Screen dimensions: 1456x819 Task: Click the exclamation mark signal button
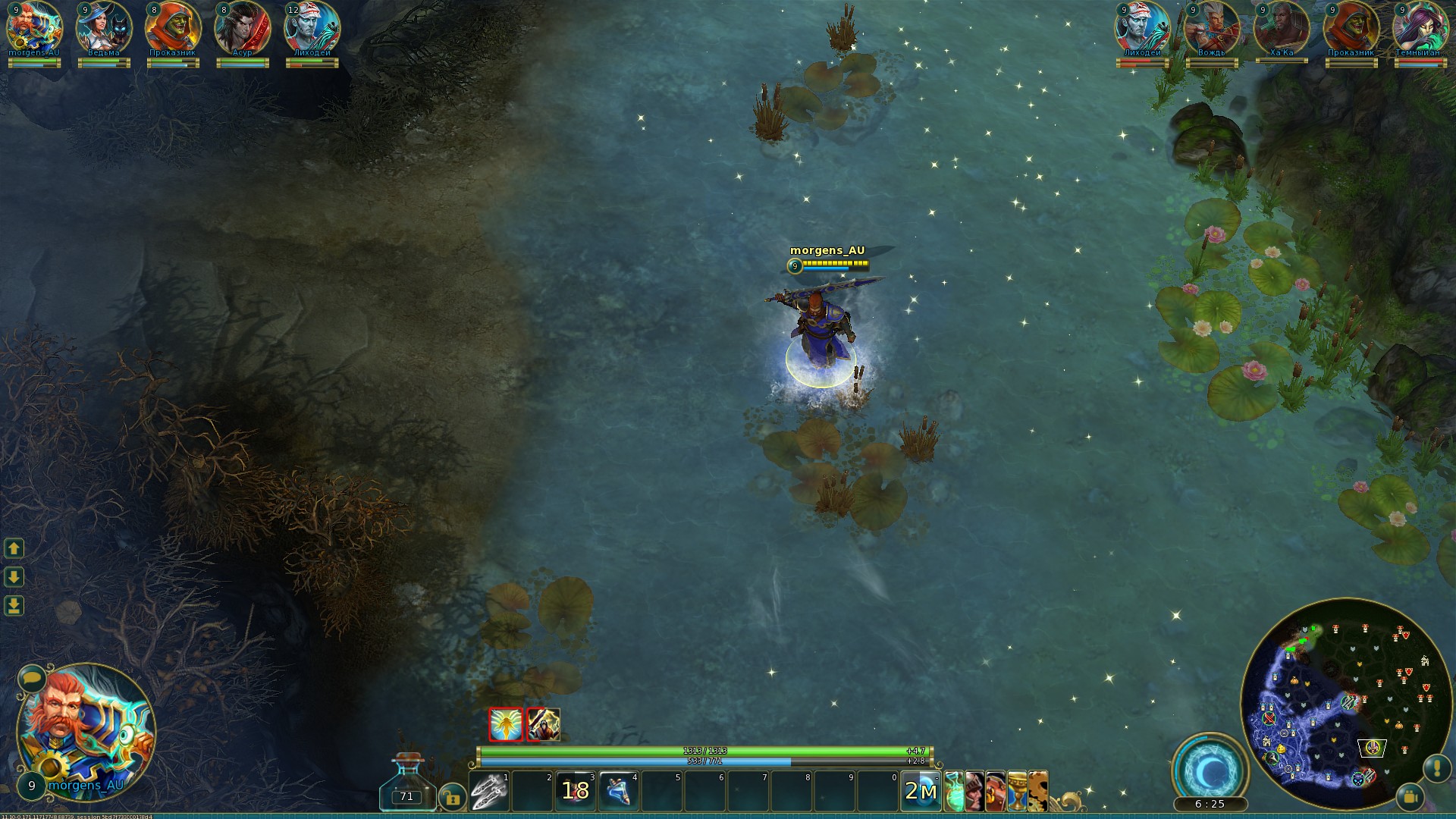(x=1436, y=767)
